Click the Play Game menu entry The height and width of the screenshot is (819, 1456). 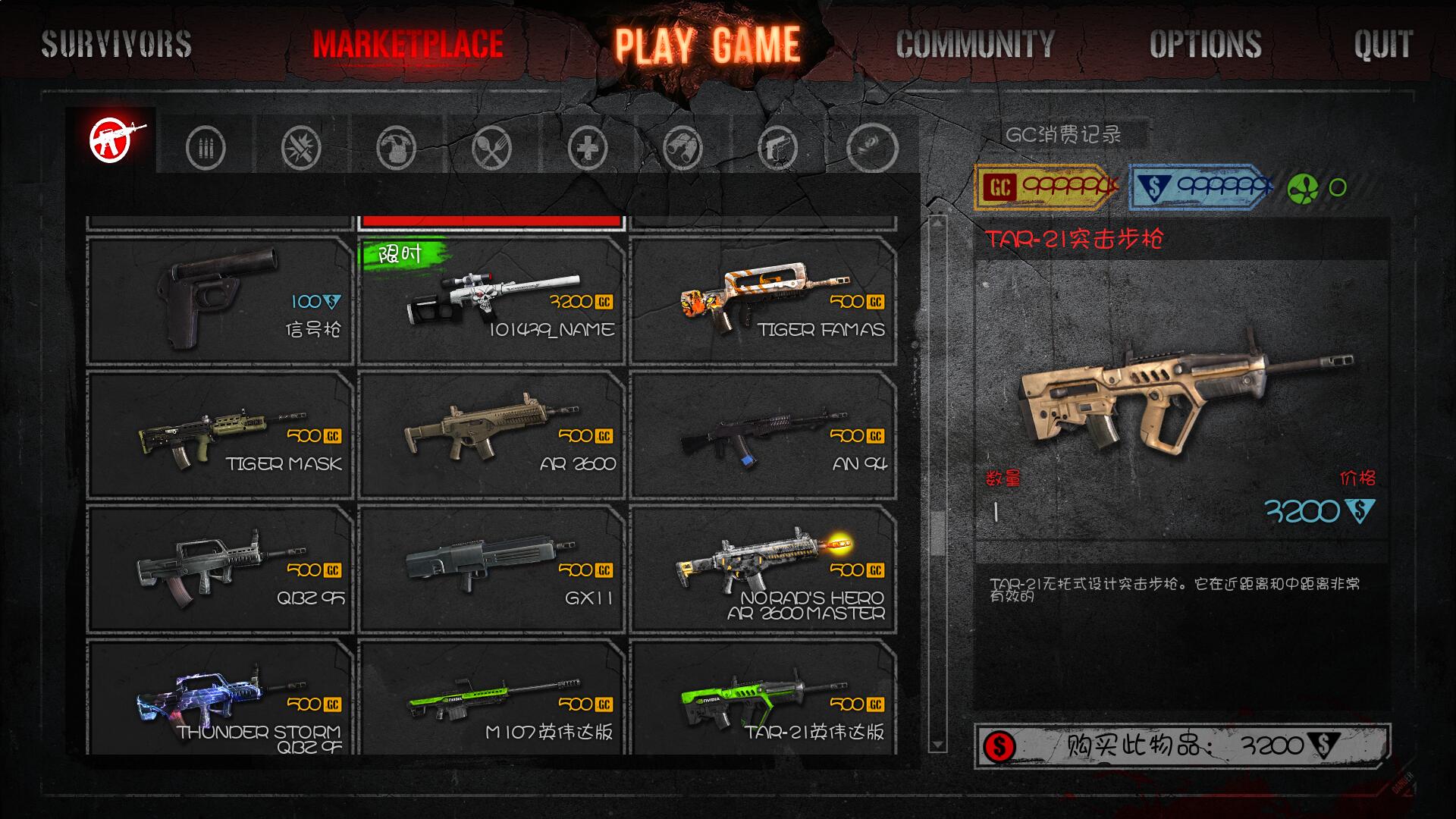pos(707,45)
